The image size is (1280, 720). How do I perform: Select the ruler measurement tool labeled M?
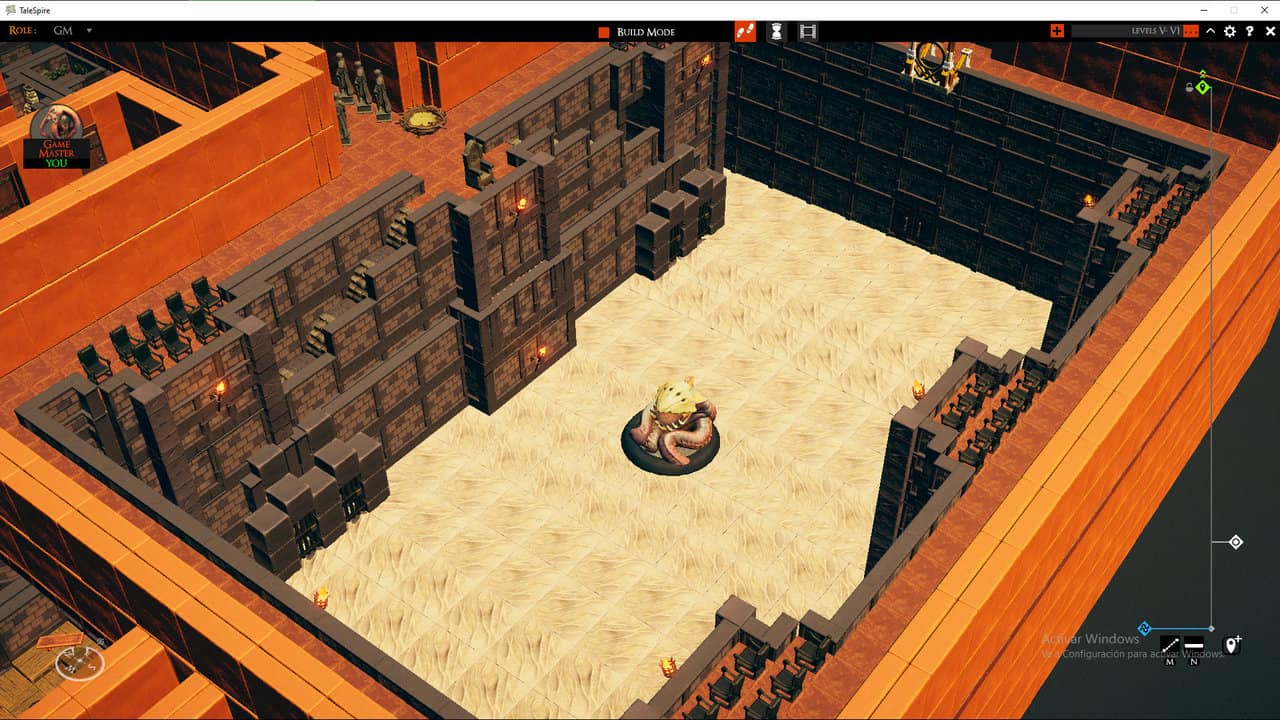point(1170,645)
